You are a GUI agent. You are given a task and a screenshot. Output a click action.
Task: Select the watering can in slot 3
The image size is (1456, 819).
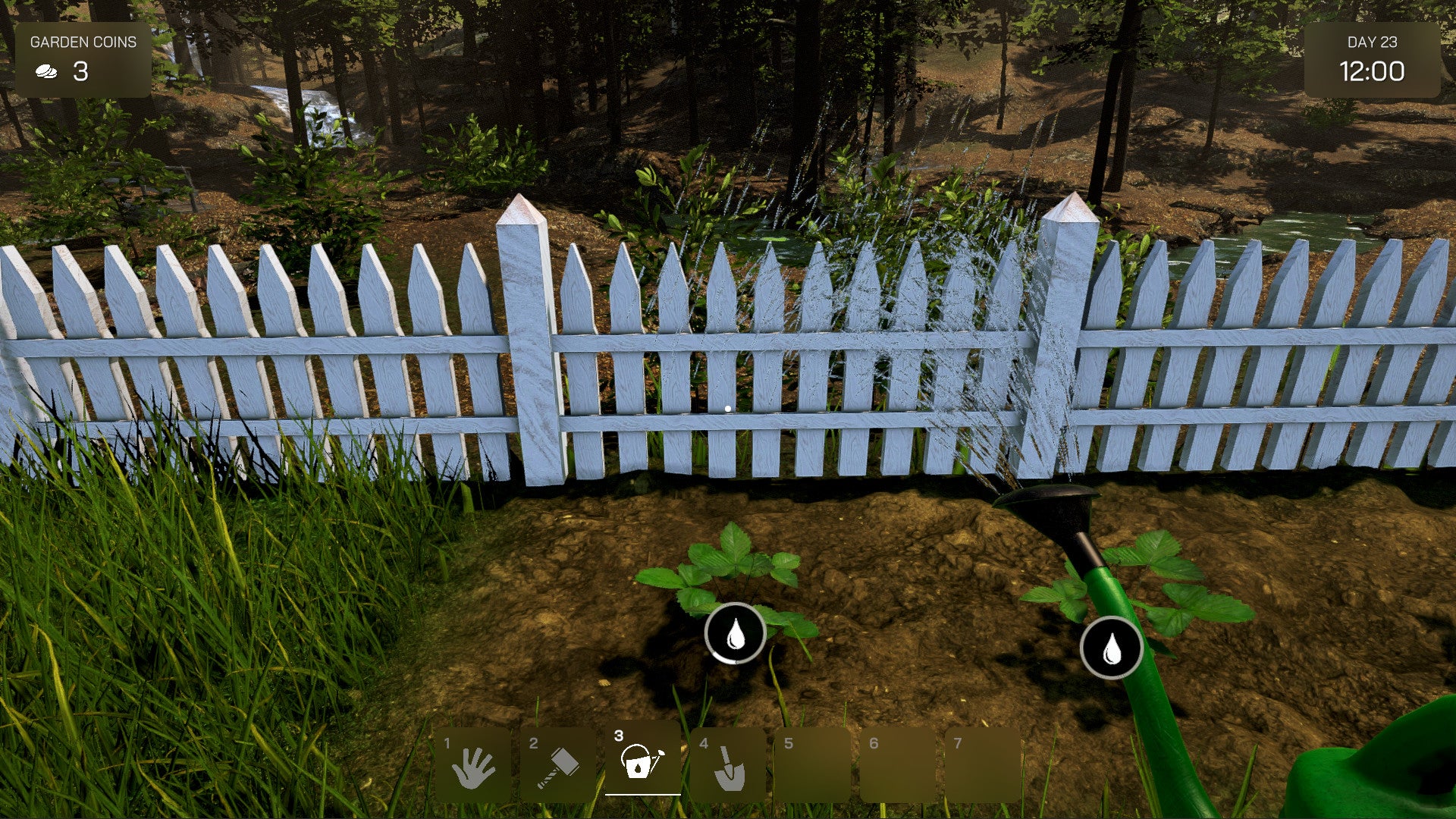click(x=643, y=762)
